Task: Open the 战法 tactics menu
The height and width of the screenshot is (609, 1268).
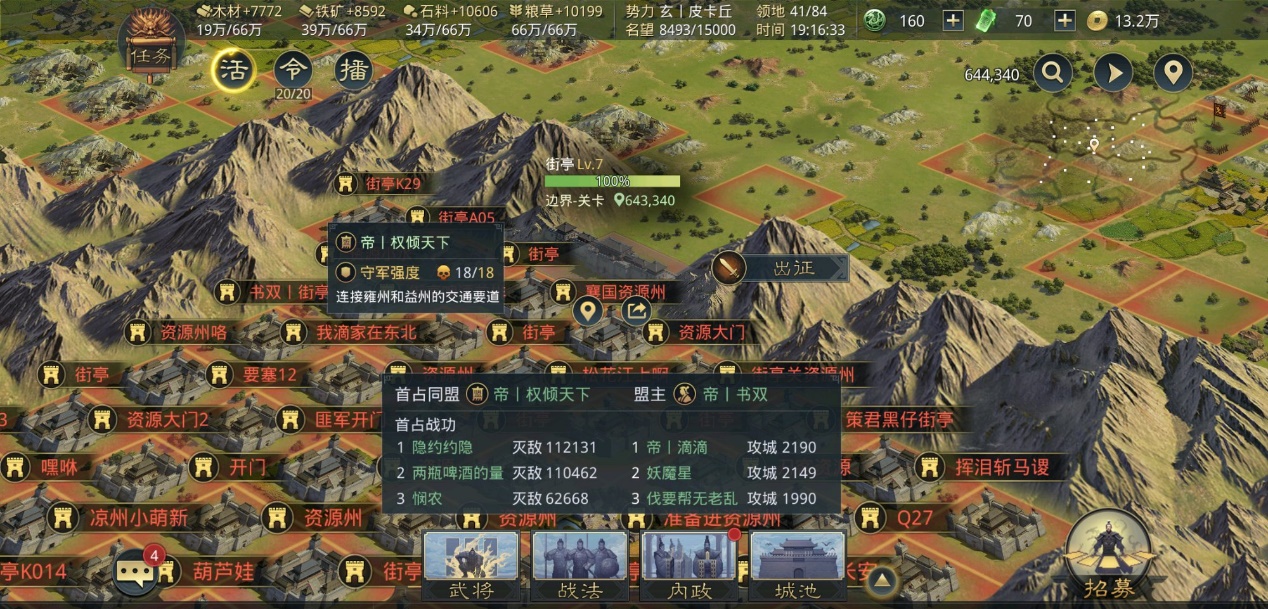Action: pos(580,566)
